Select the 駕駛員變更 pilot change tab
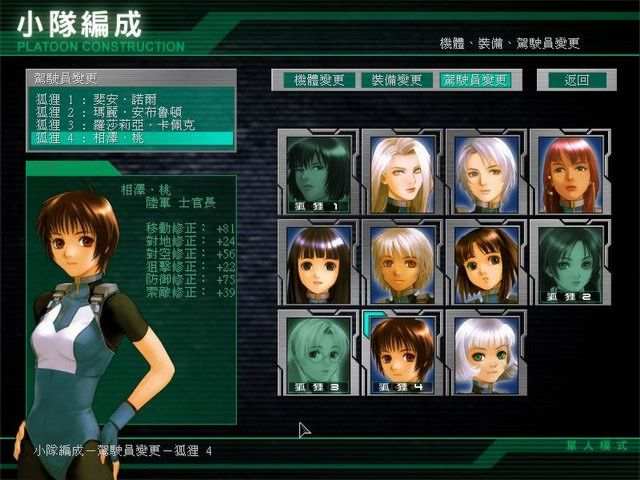 pos(474,80)
